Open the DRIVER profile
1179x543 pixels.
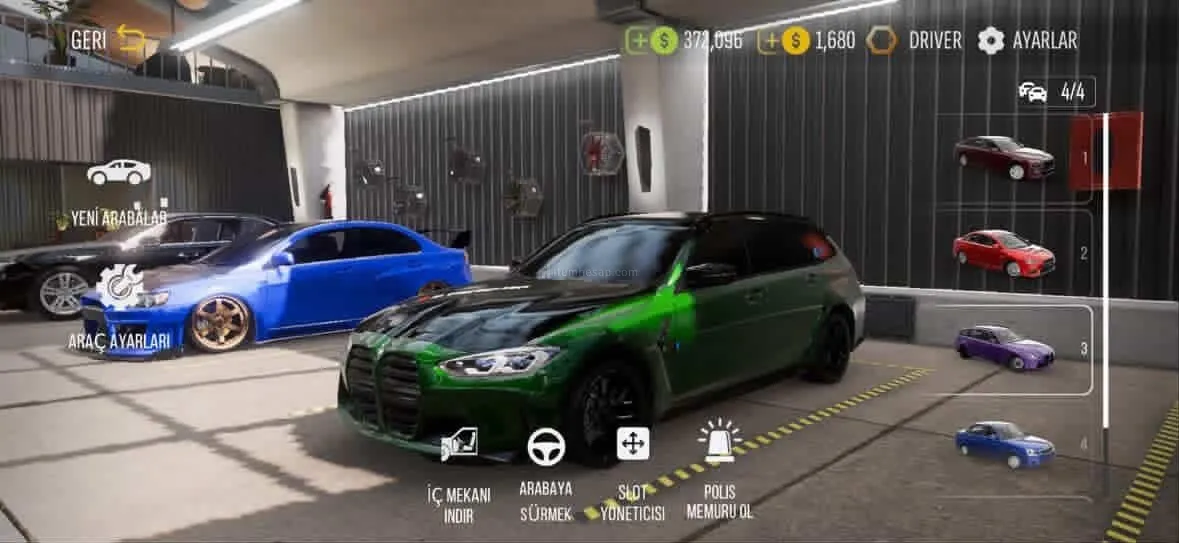click(x=915, y=41)
